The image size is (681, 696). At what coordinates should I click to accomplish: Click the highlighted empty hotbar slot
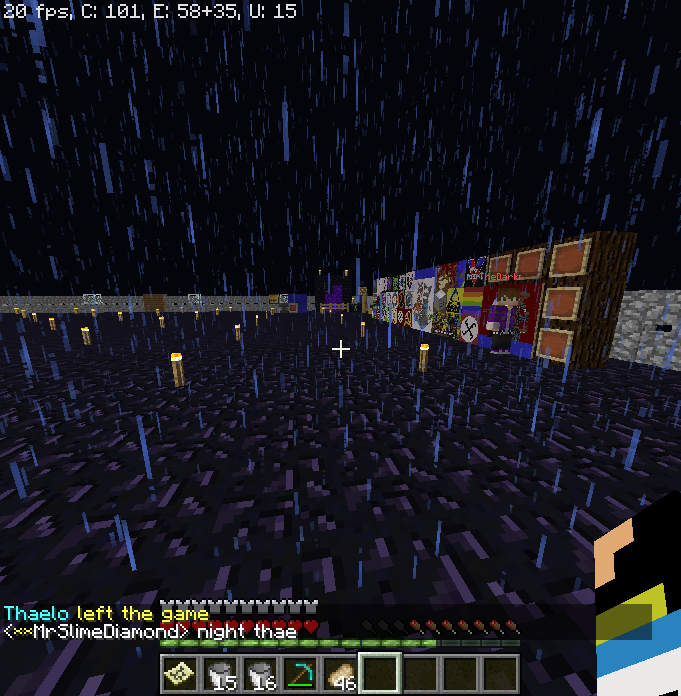click(380, 673)
